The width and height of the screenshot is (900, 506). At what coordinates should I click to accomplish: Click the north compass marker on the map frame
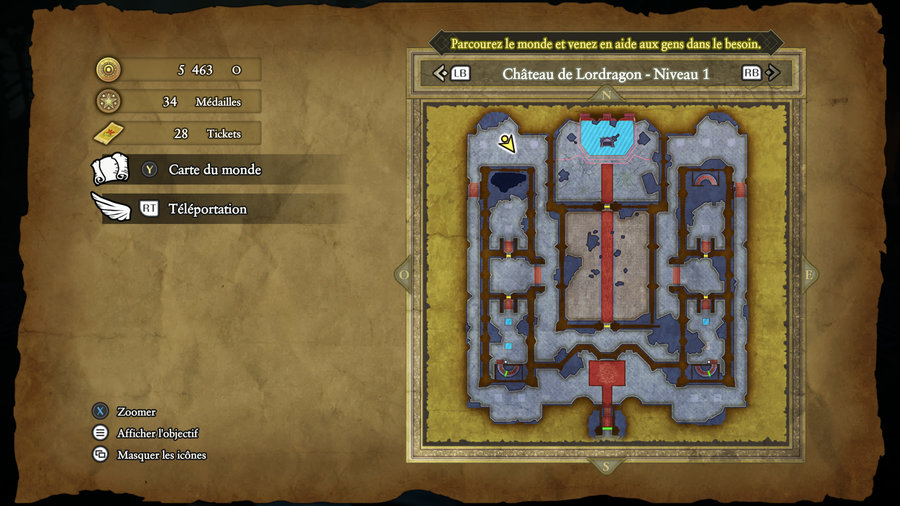click(605, 95)
